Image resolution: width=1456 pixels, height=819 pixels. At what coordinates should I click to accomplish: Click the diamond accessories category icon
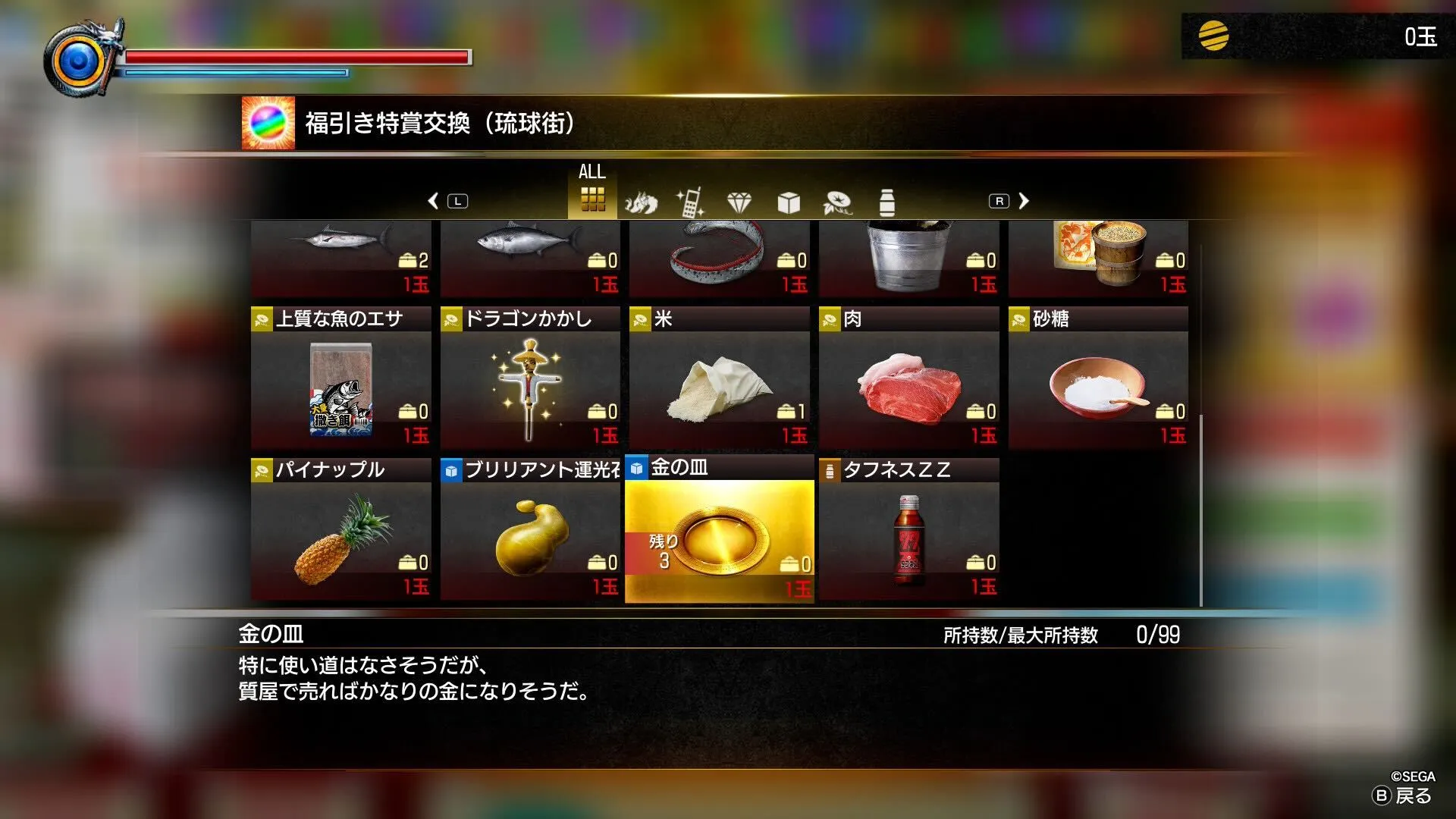click(x=739, y=201)
